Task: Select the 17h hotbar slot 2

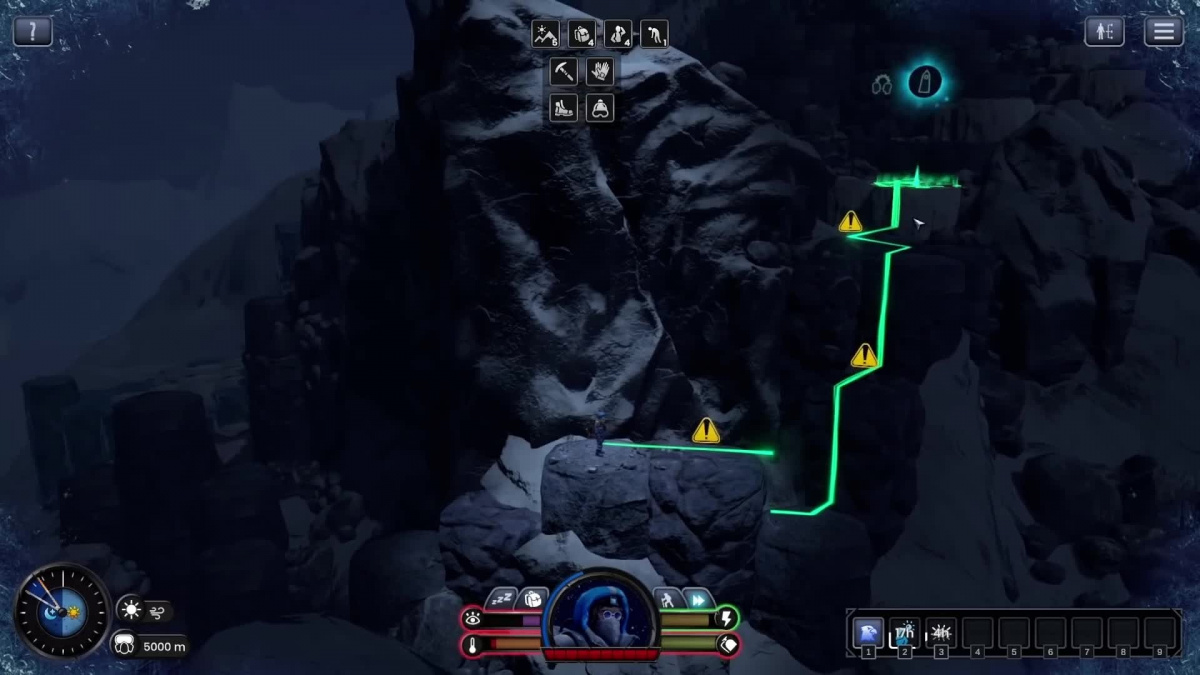Action: [905, 632]
